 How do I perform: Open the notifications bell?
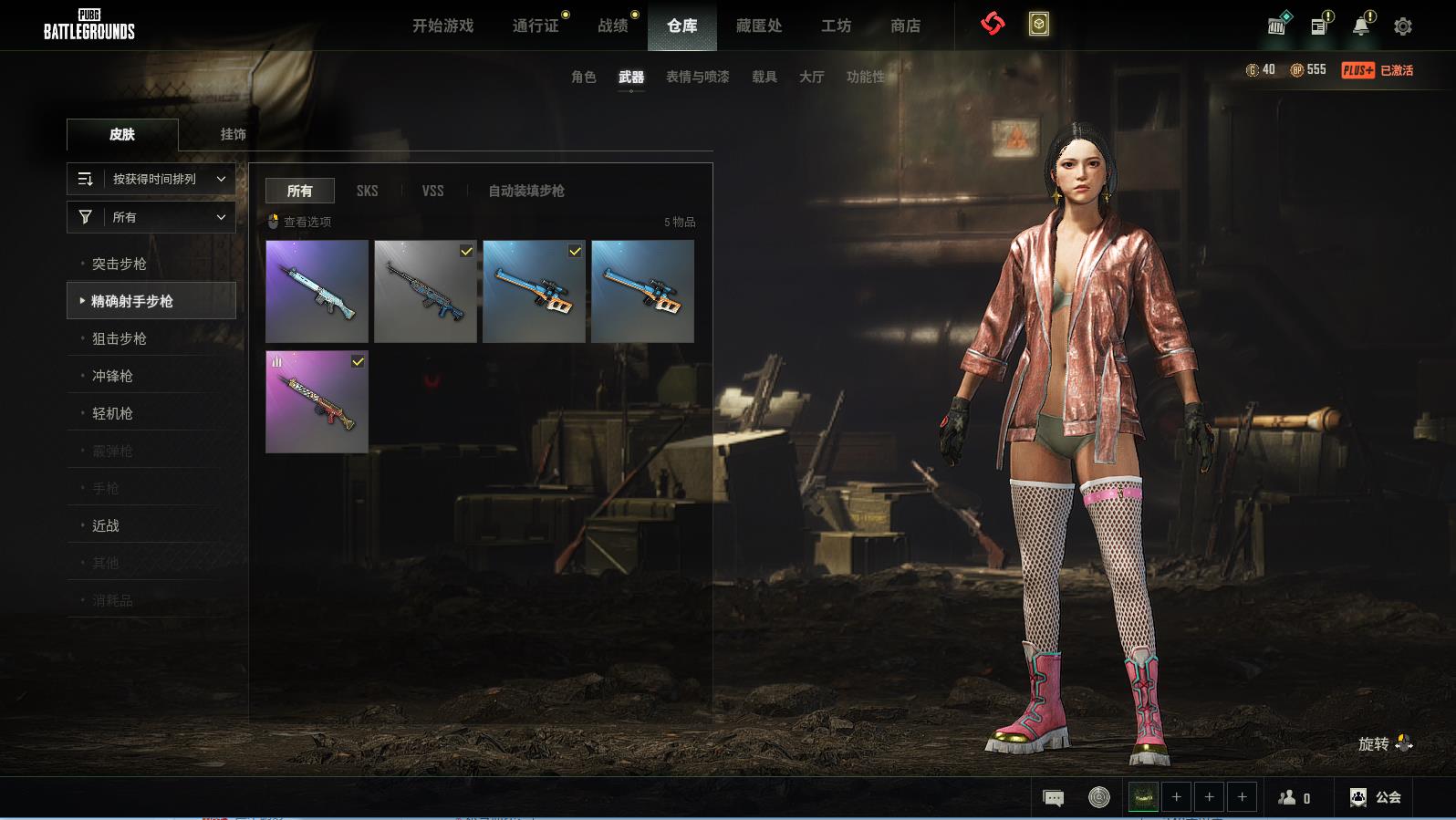pyautogui.click(x=1360, y=26)
